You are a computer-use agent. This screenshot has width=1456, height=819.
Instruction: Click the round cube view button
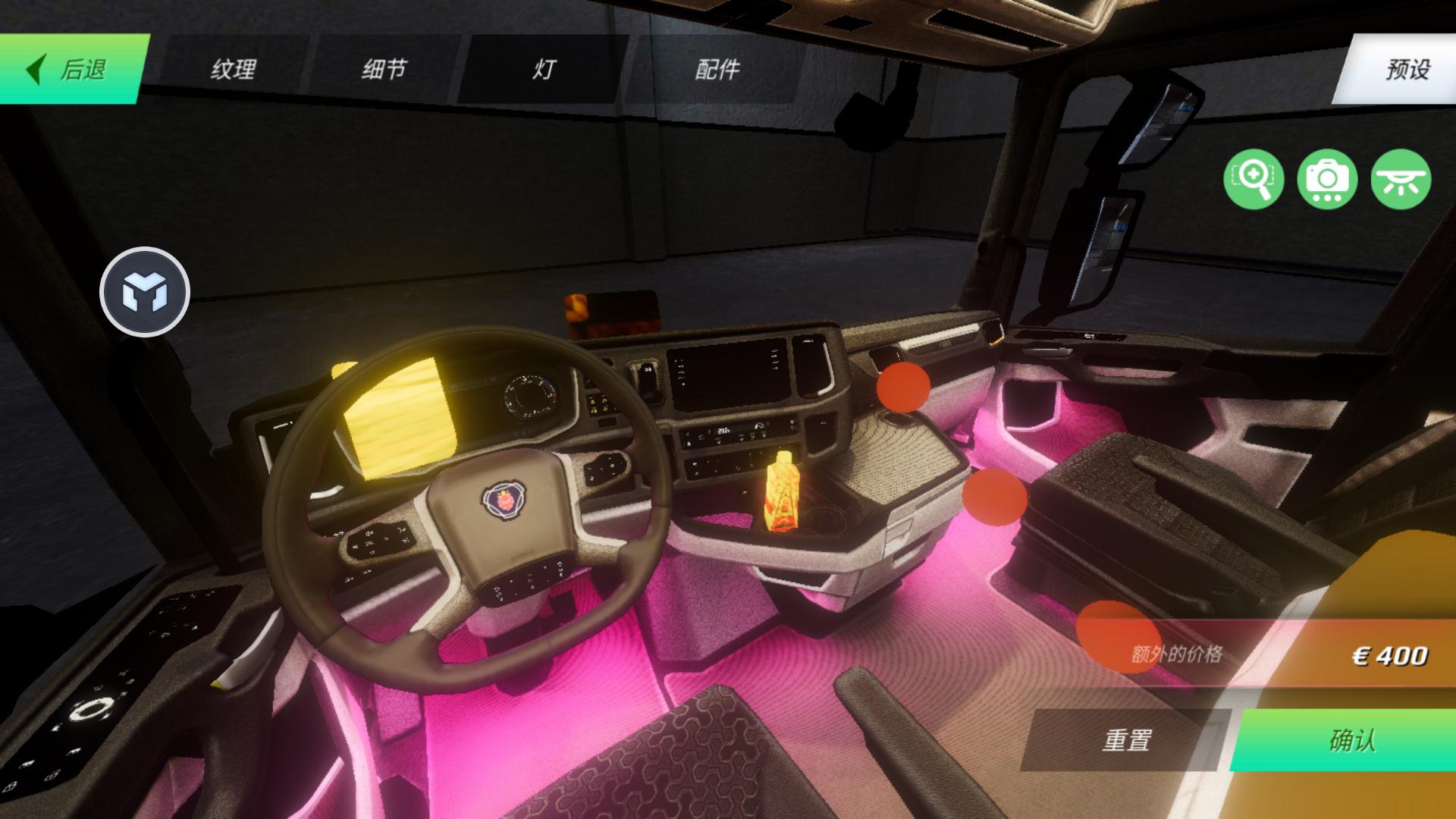145,292
